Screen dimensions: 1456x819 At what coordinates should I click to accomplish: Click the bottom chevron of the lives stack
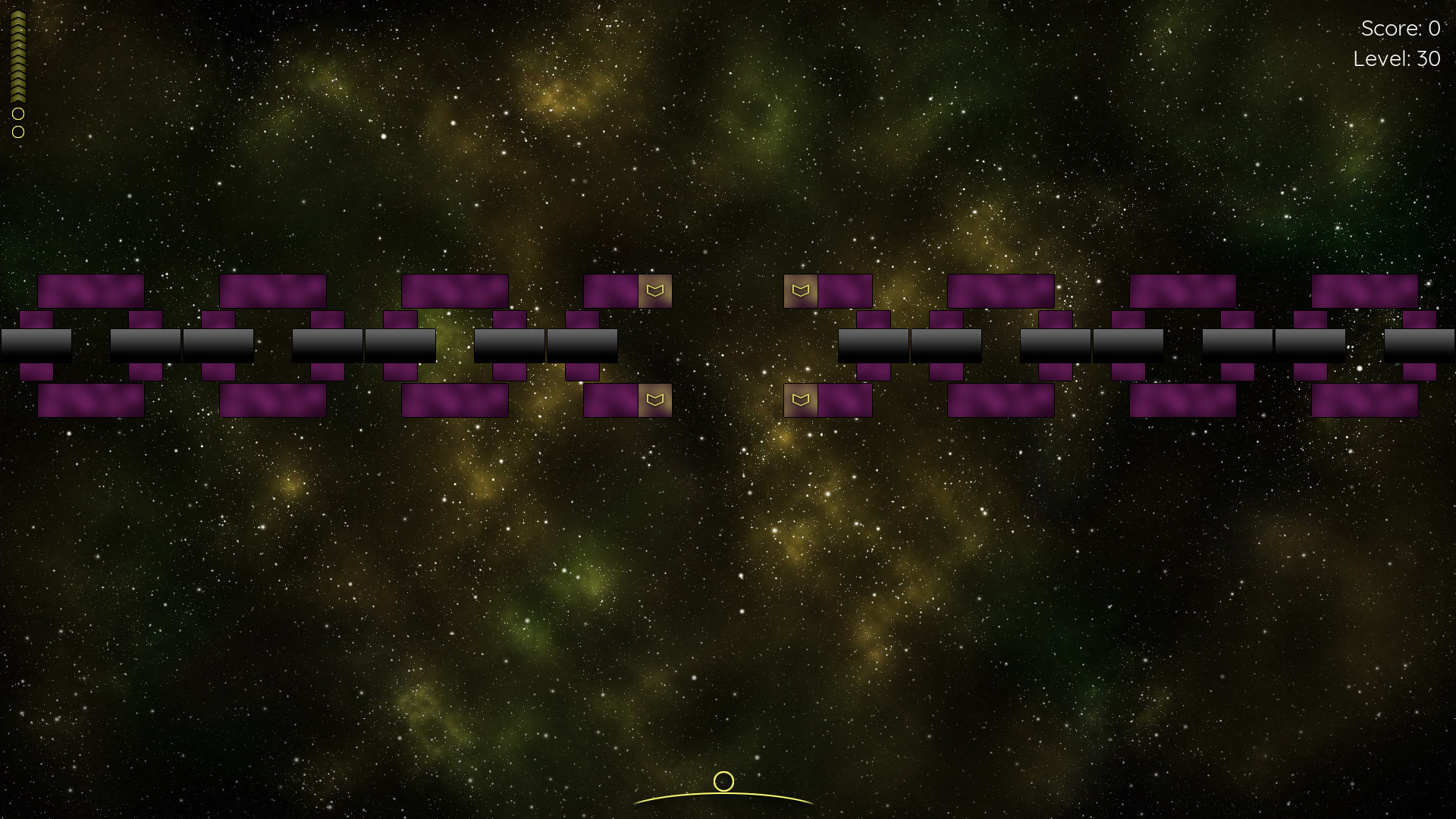point(17,97)
